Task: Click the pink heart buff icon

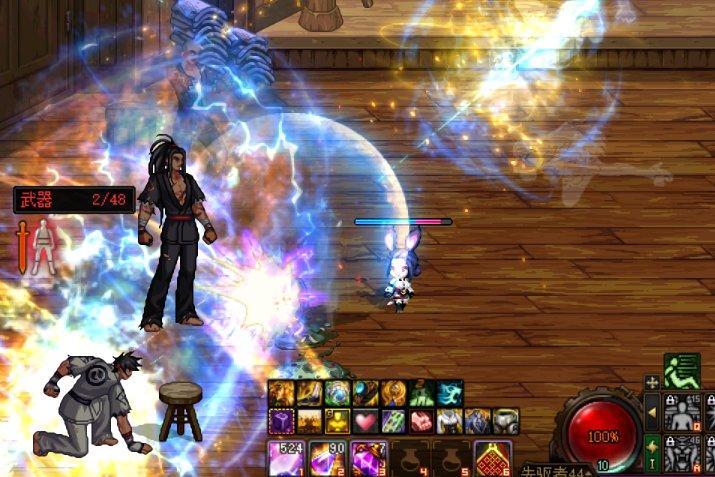Action: point(366,421)
